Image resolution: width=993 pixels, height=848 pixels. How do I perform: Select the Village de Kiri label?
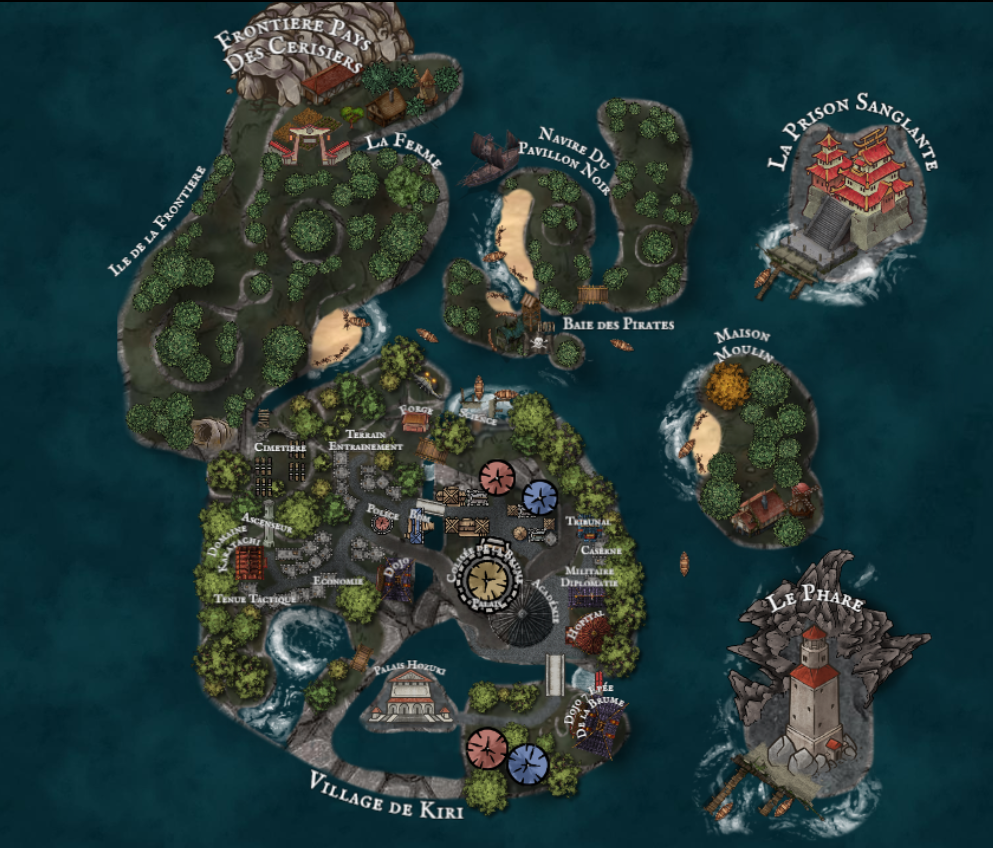(385, 796)
